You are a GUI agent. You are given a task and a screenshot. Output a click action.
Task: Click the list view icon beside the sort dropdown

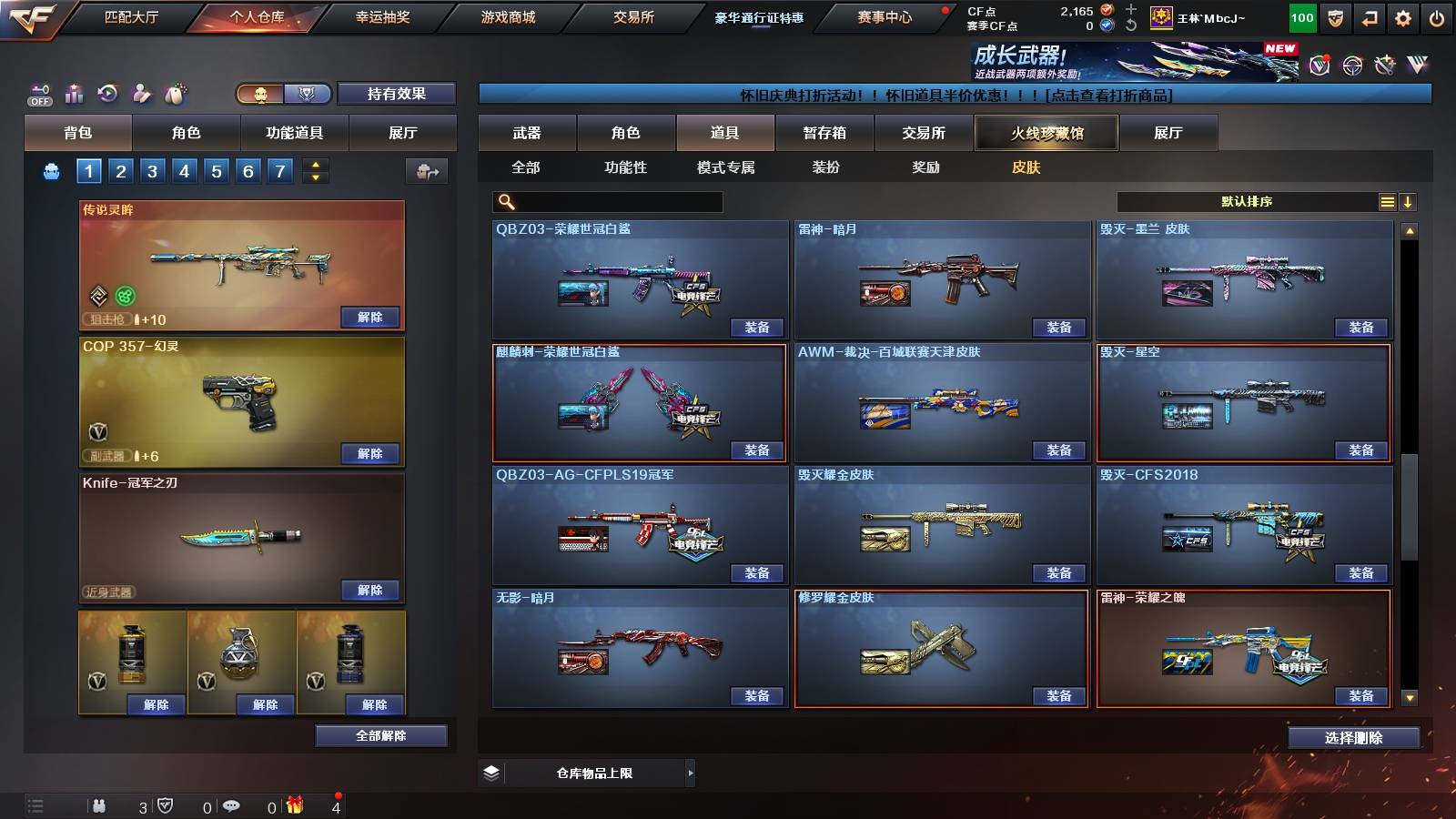tap(1387, 201)
